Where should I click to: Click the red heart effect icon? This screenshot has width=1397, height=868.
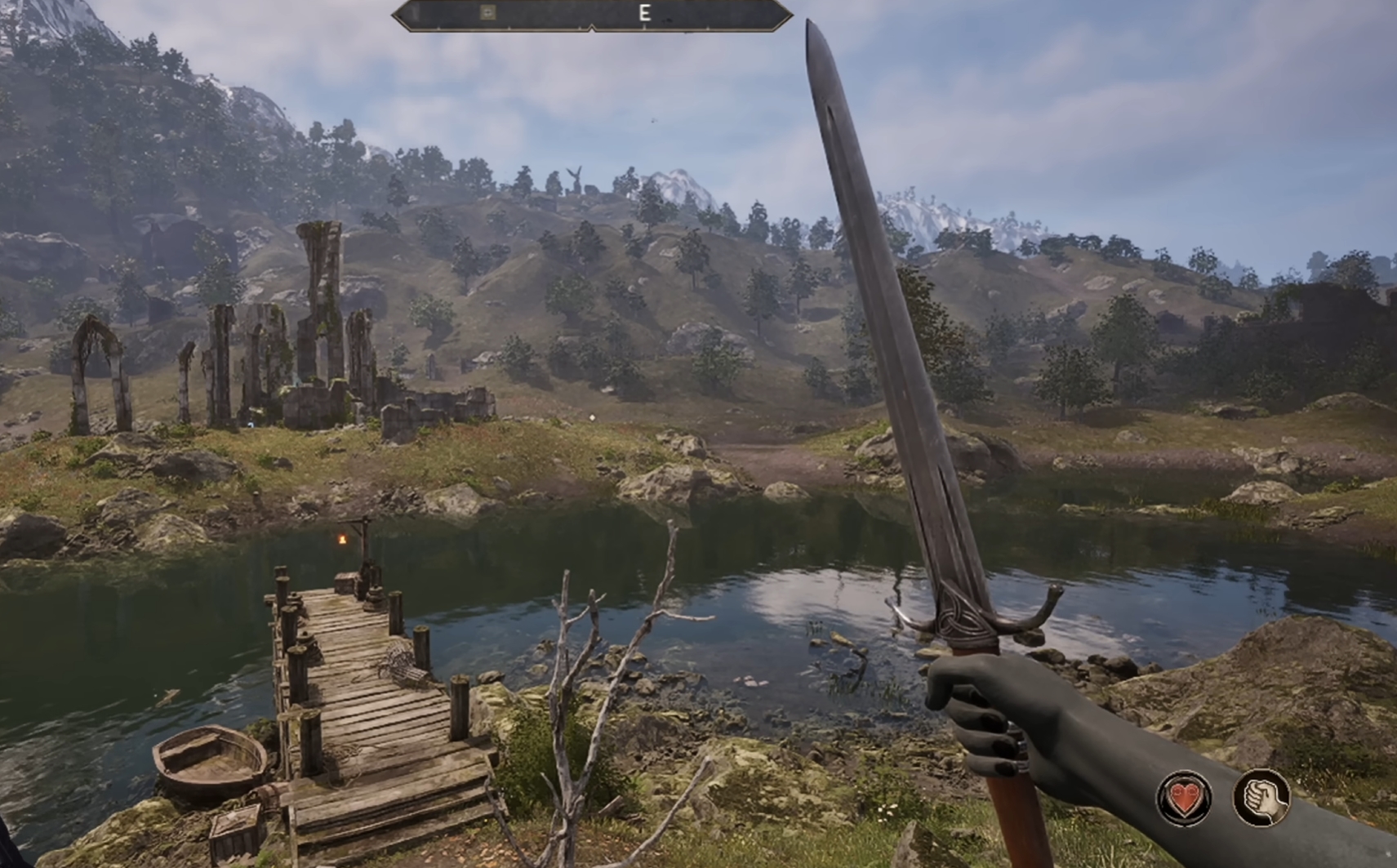click(x=1184, y=798)
